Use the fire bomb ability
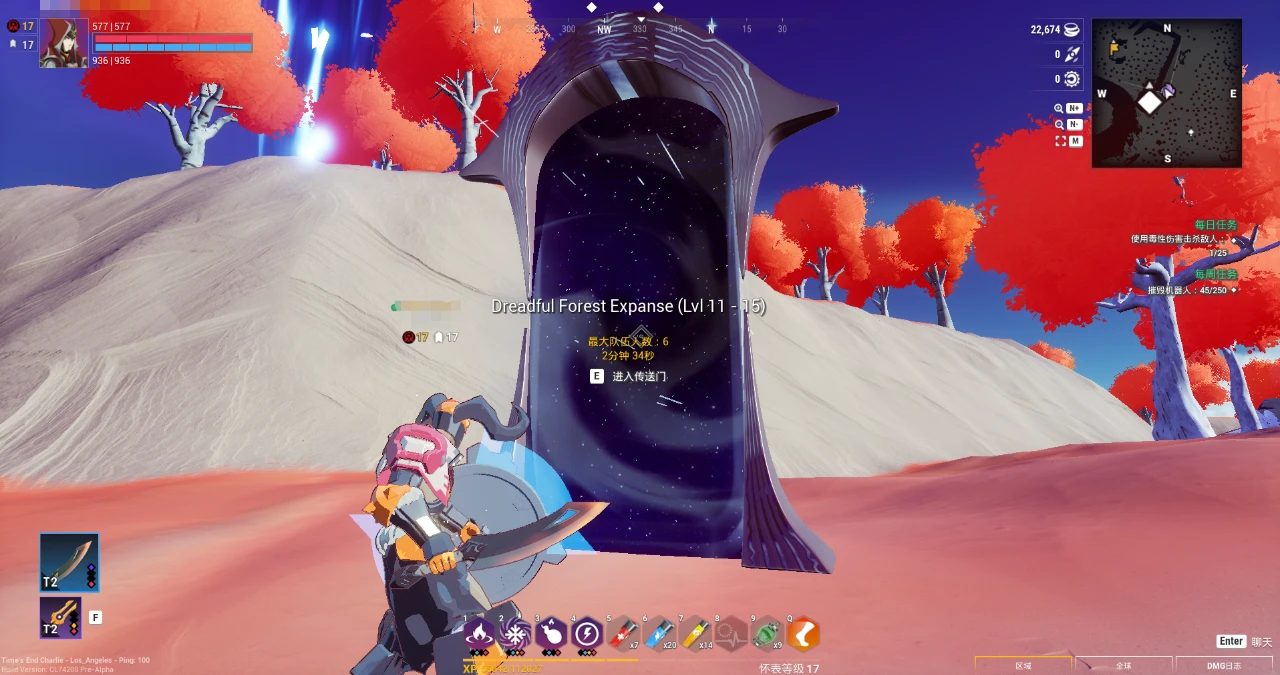Screen dimensions: 1280x675 pos(551,633)
